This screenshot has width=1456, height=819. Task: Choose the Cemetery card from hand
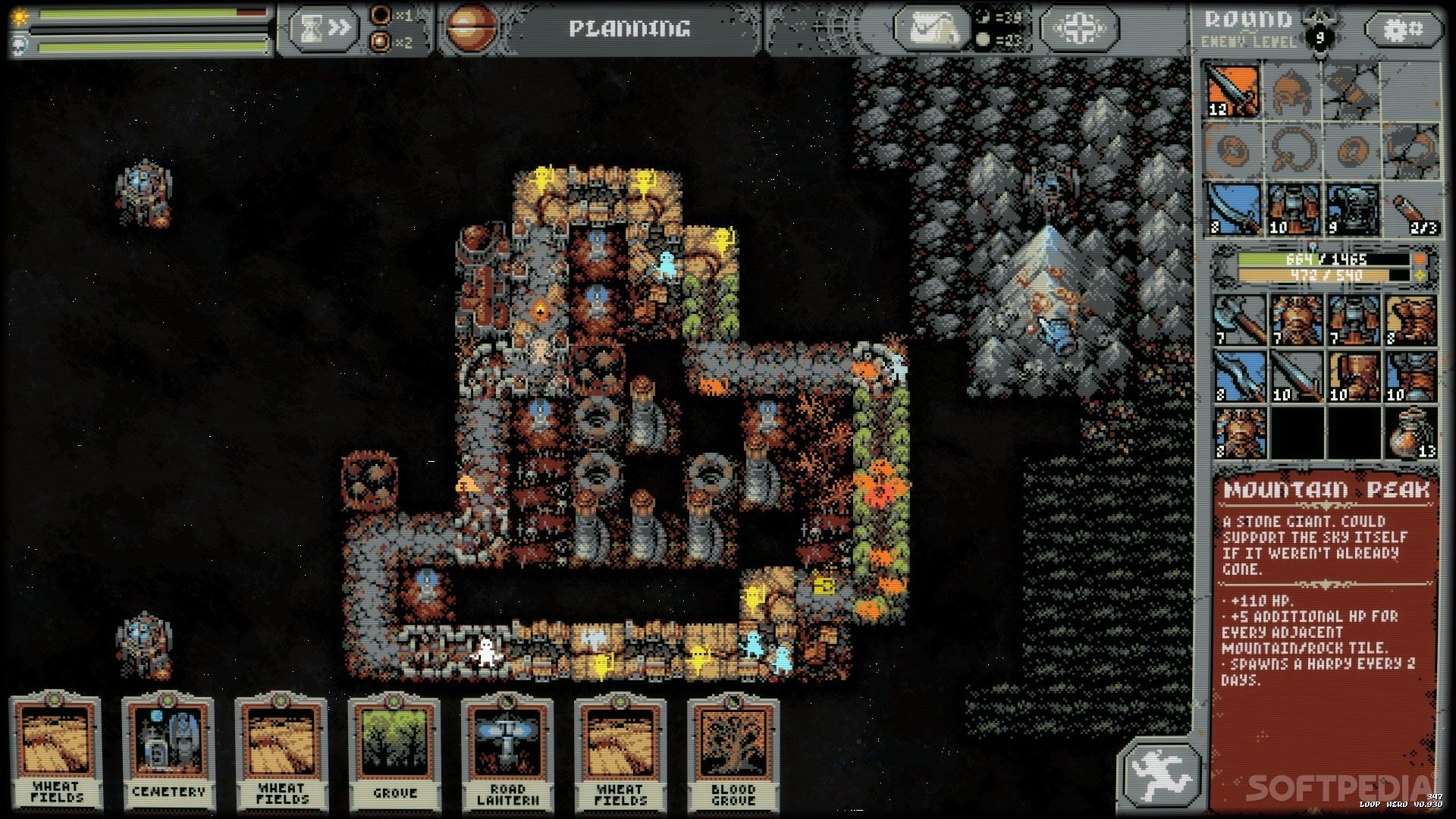[x=168, y=751]
